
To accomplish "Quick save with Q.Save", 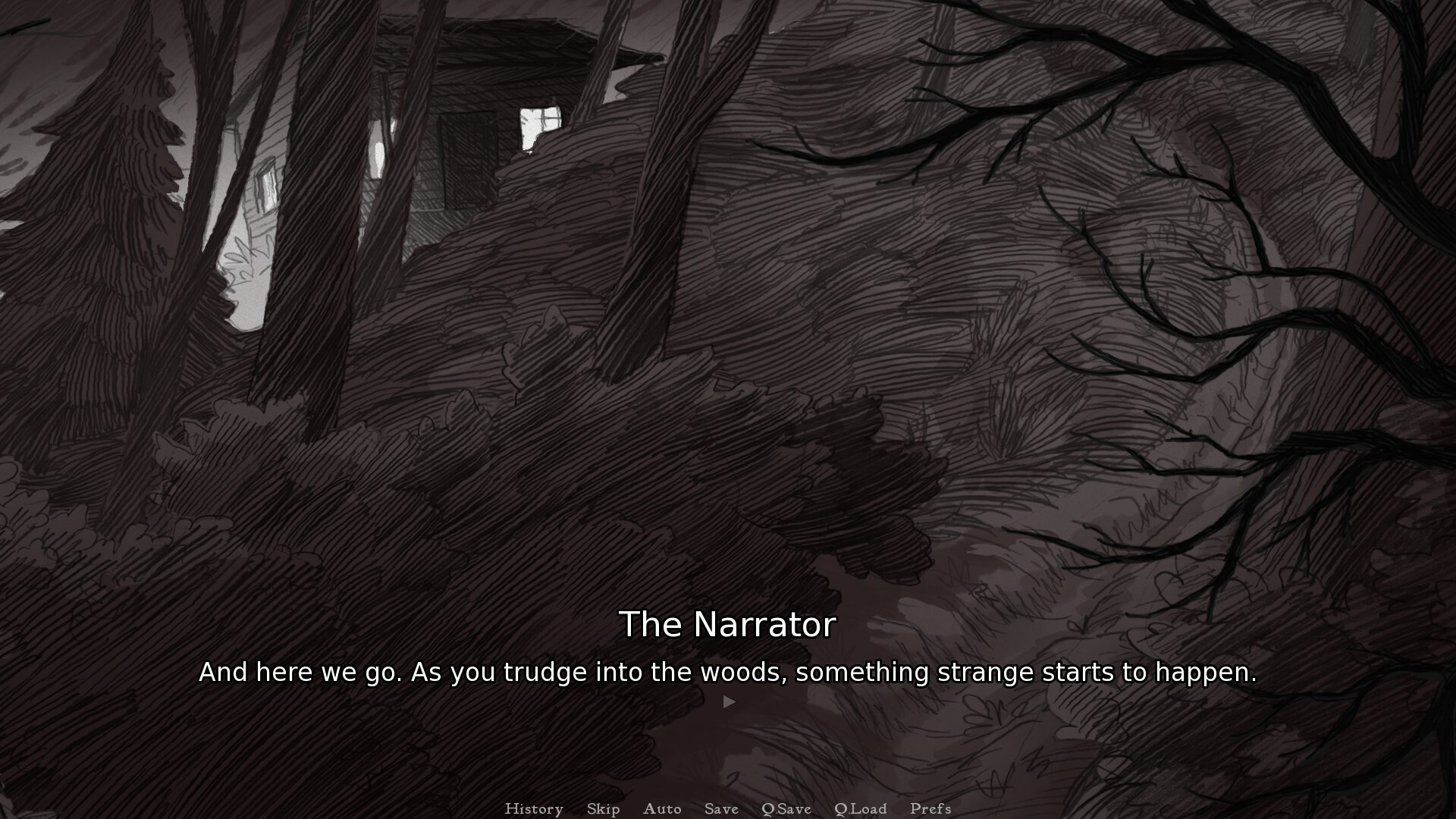I will click(x=786, y=808).
